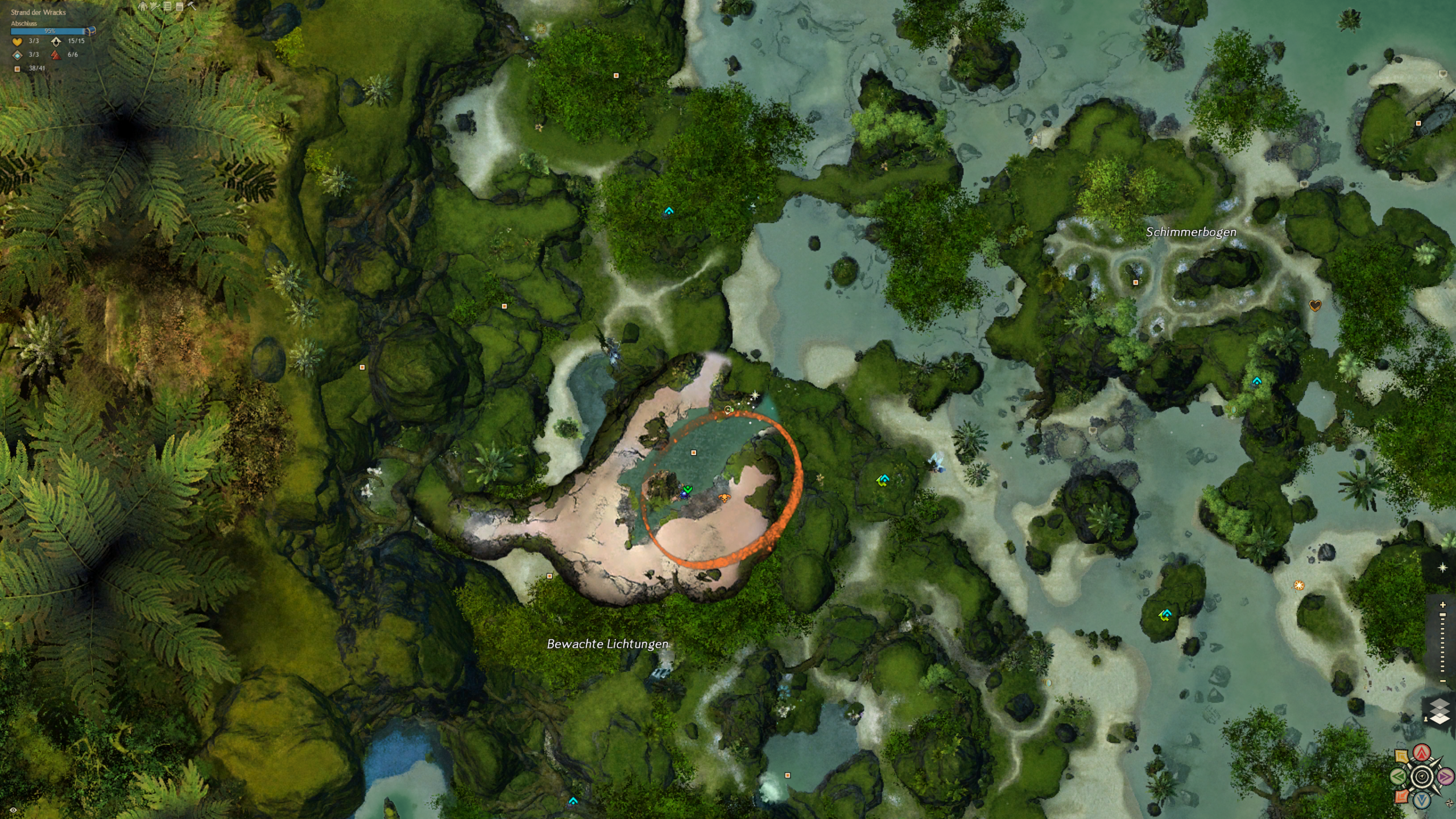Viewport: 1456px width, 819px height.
Task: Zoom out the map with minus button
Action: click(1442, 681)
